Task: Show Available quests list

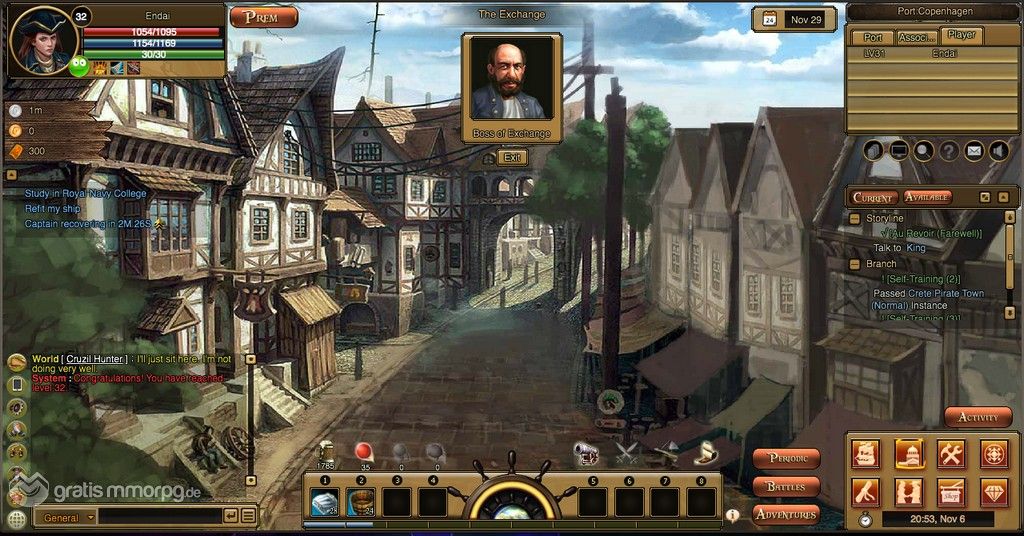Action: 927,198
